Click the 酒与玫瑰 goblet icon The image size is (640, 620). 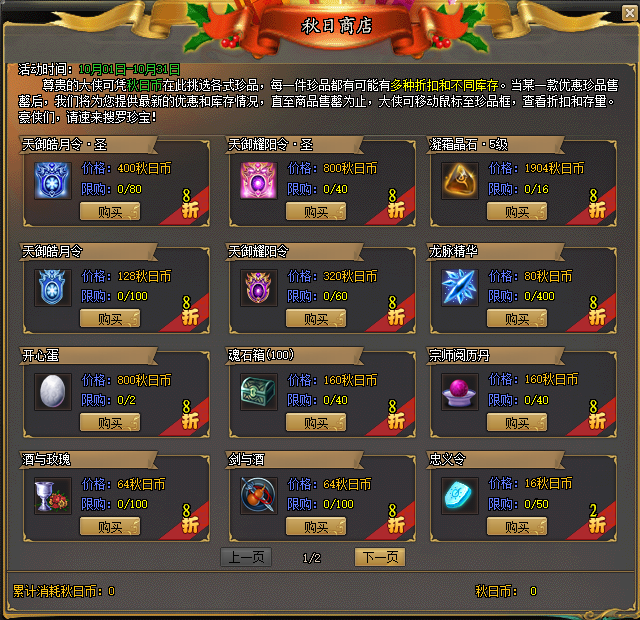(x=53, y=494)
